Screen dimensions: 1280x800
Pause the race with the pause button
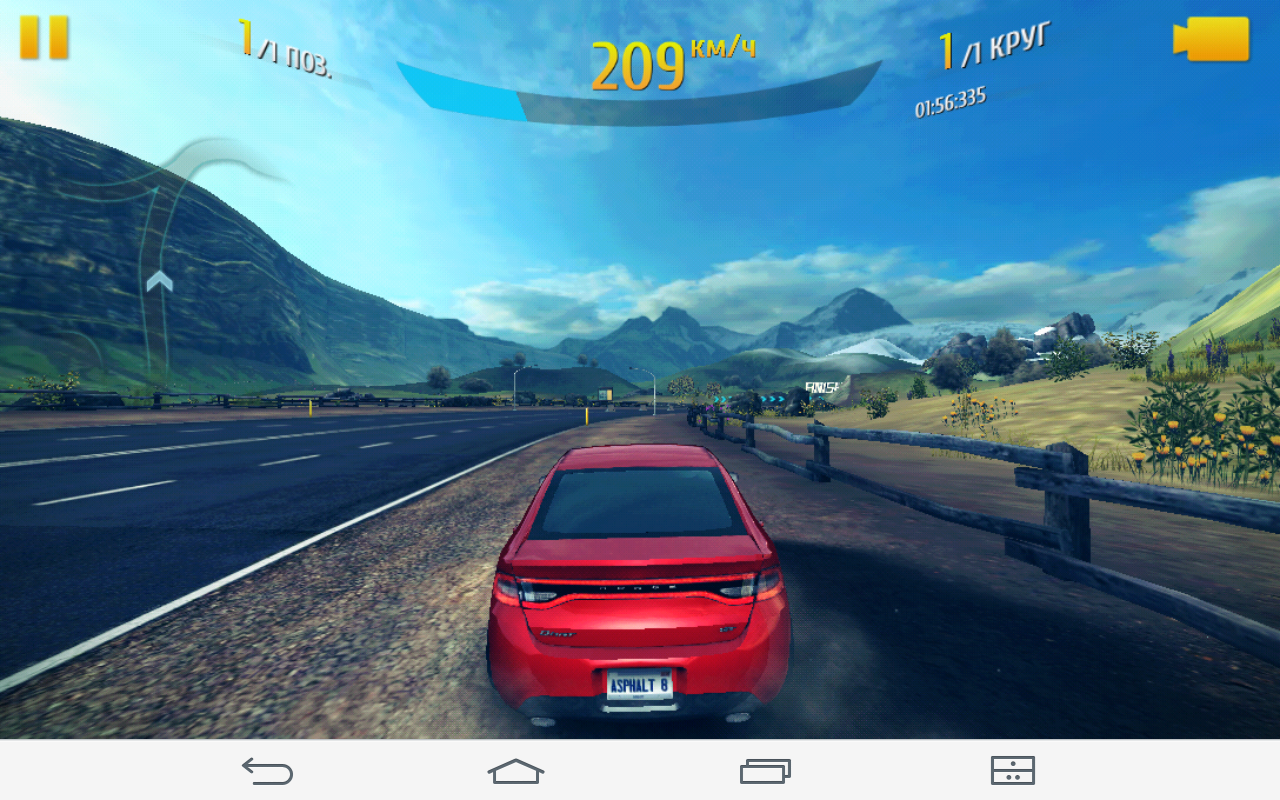[x=44, y=38]
